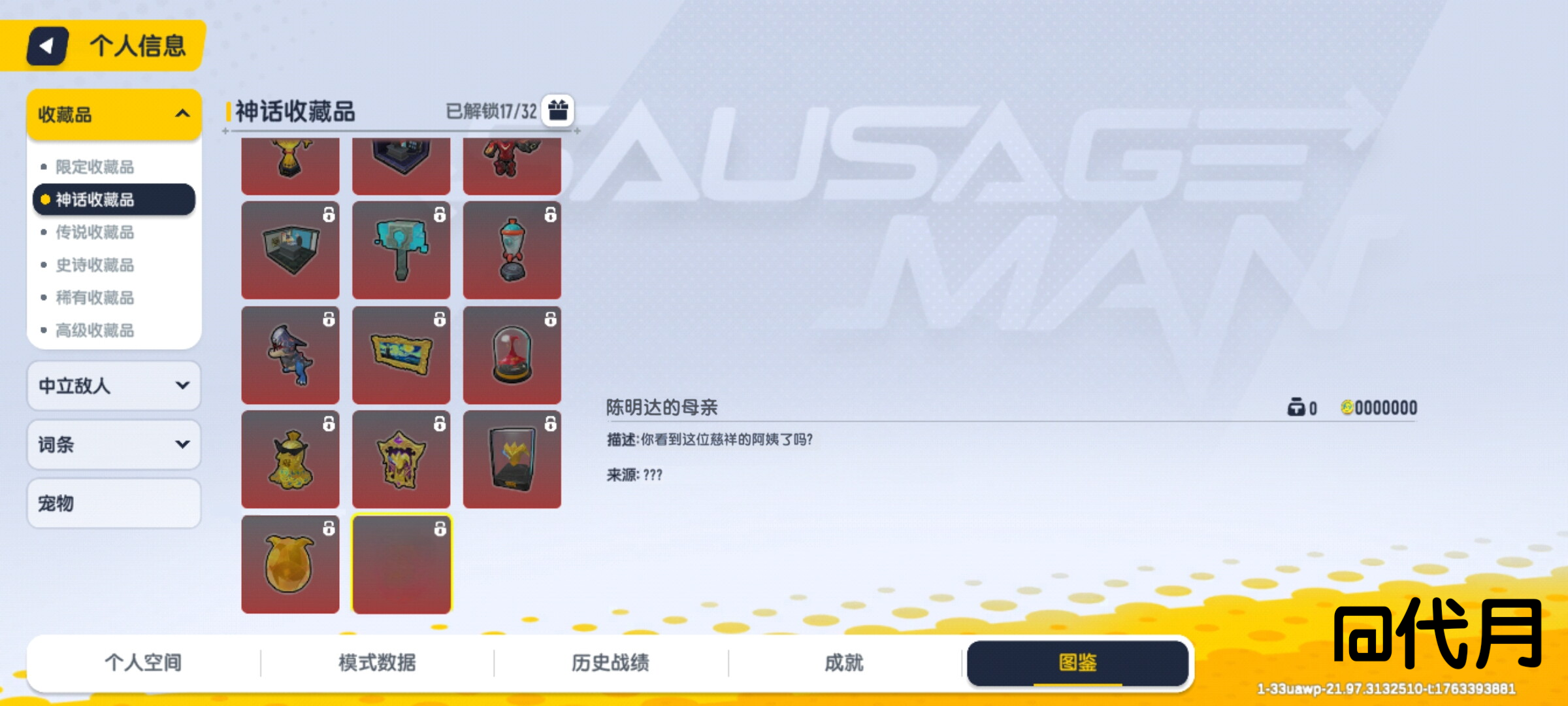Select 传说收藏品 in the sidebar
This screenshot has height=706, width=1568.
tap(95, 233)
